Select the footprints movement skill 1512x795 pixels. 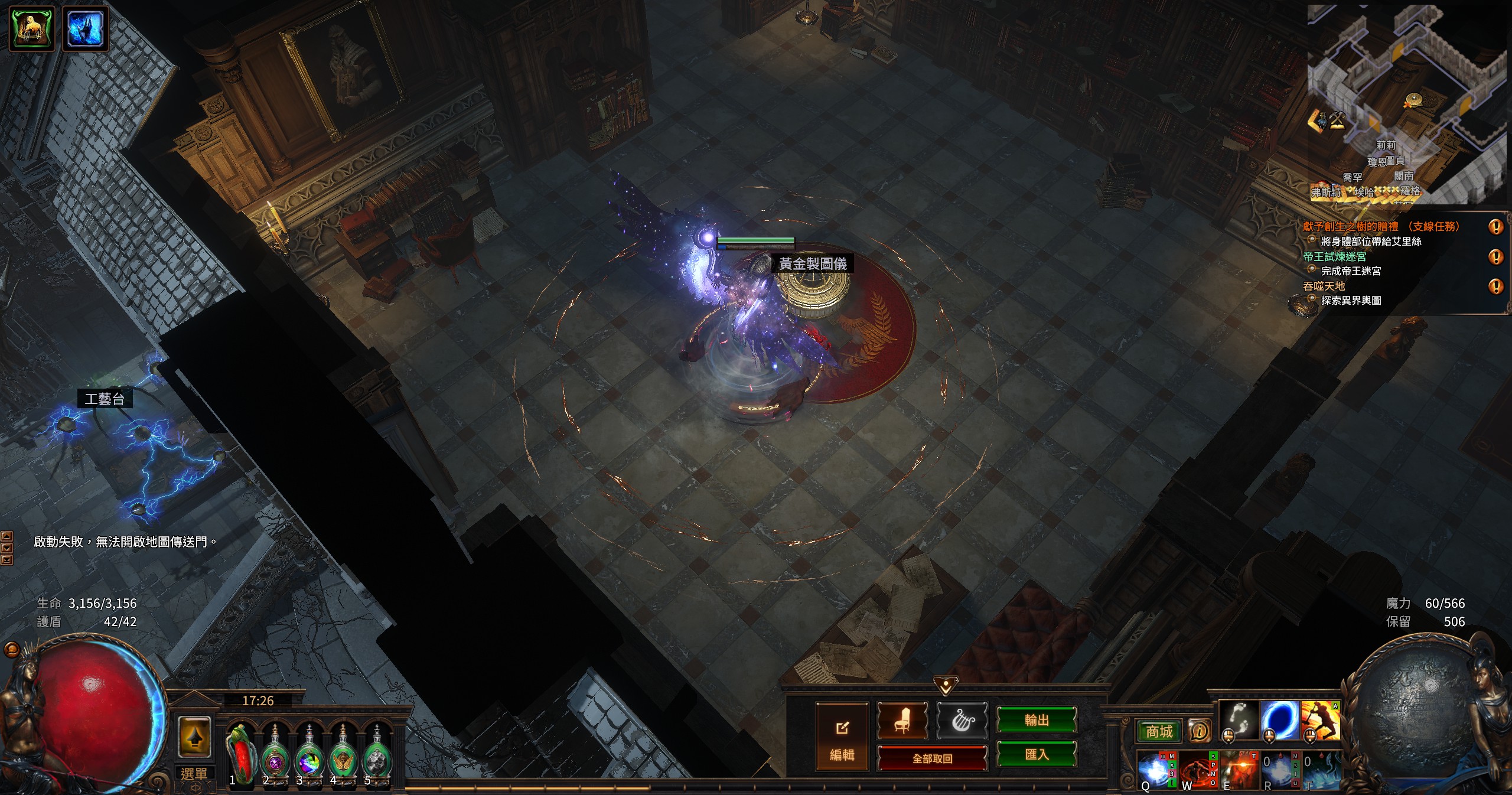coord(1240,719)
